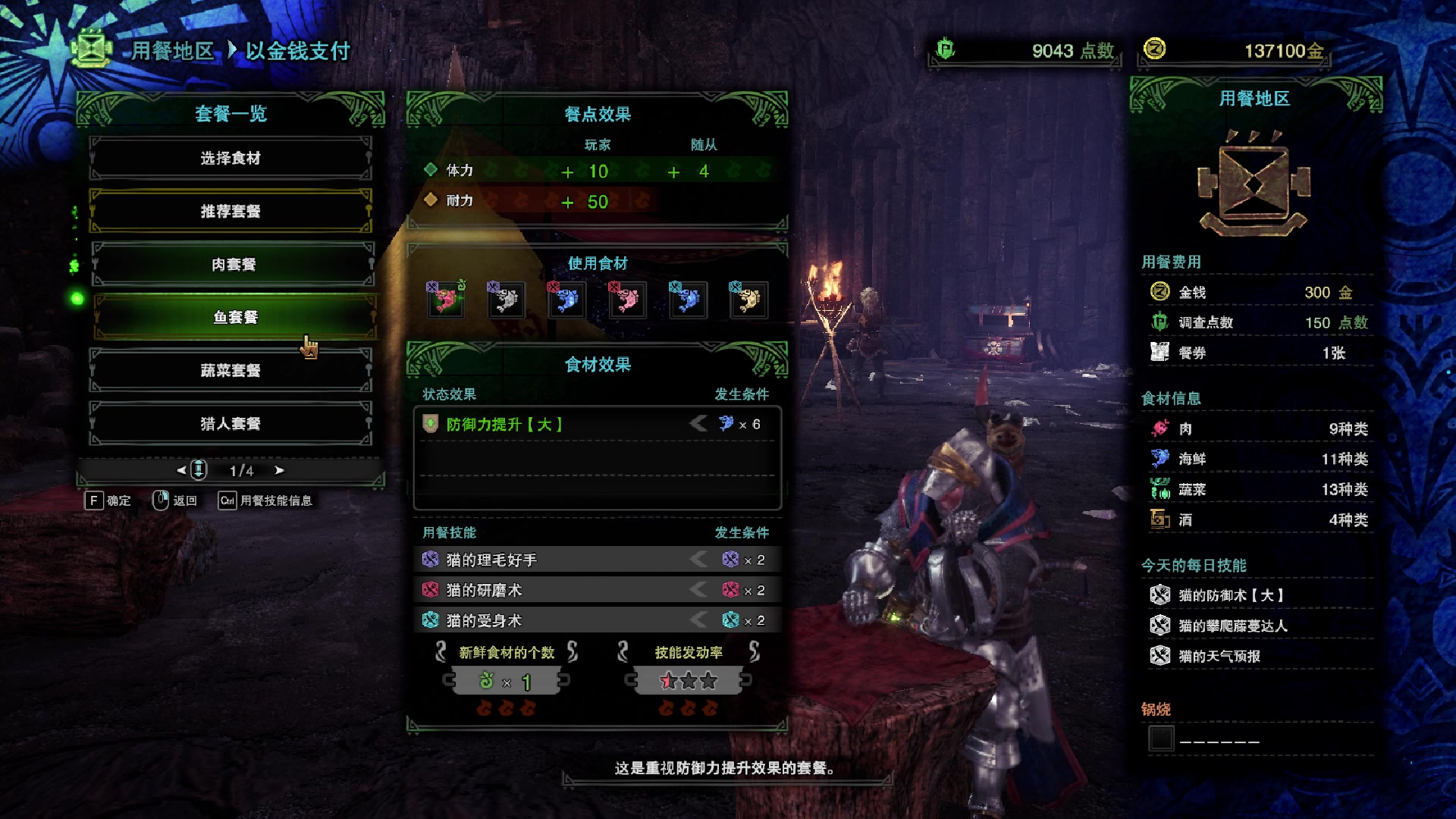Image resolution: width=1456 pixels, height=819 pixels.
Task: Choose the 推荐套餐 recommended meal
Action: (231, 211)
